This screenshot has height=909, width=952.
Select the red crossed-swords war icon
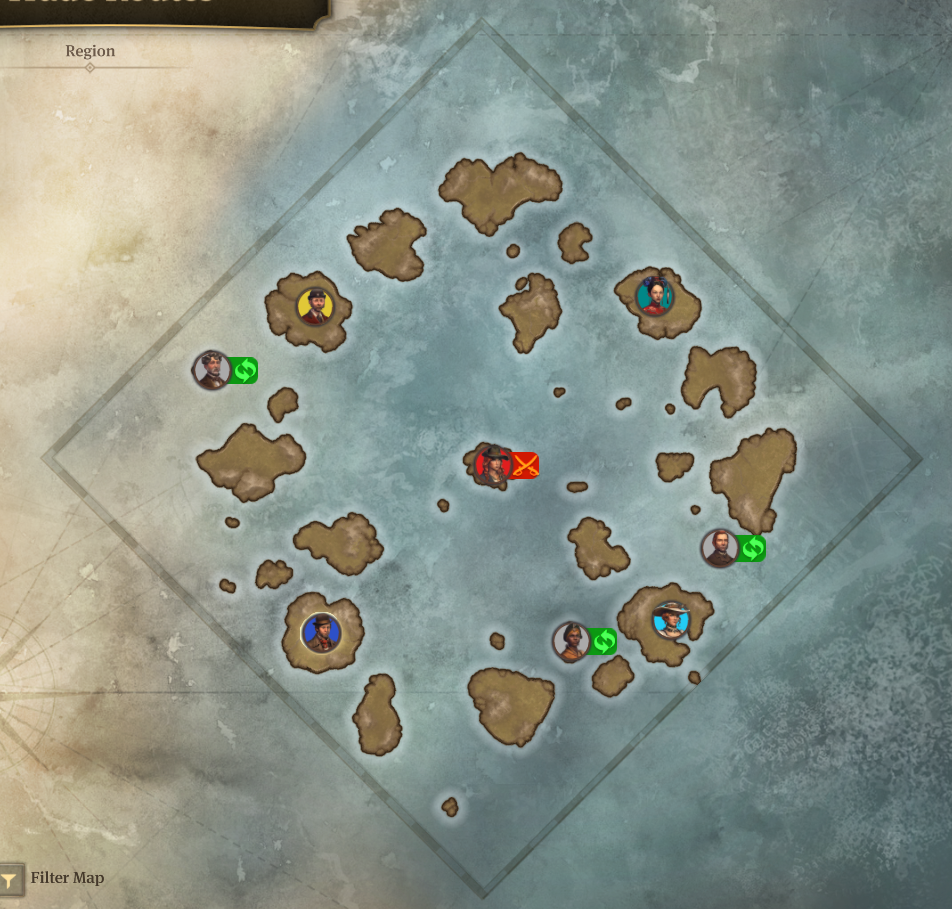526,465
